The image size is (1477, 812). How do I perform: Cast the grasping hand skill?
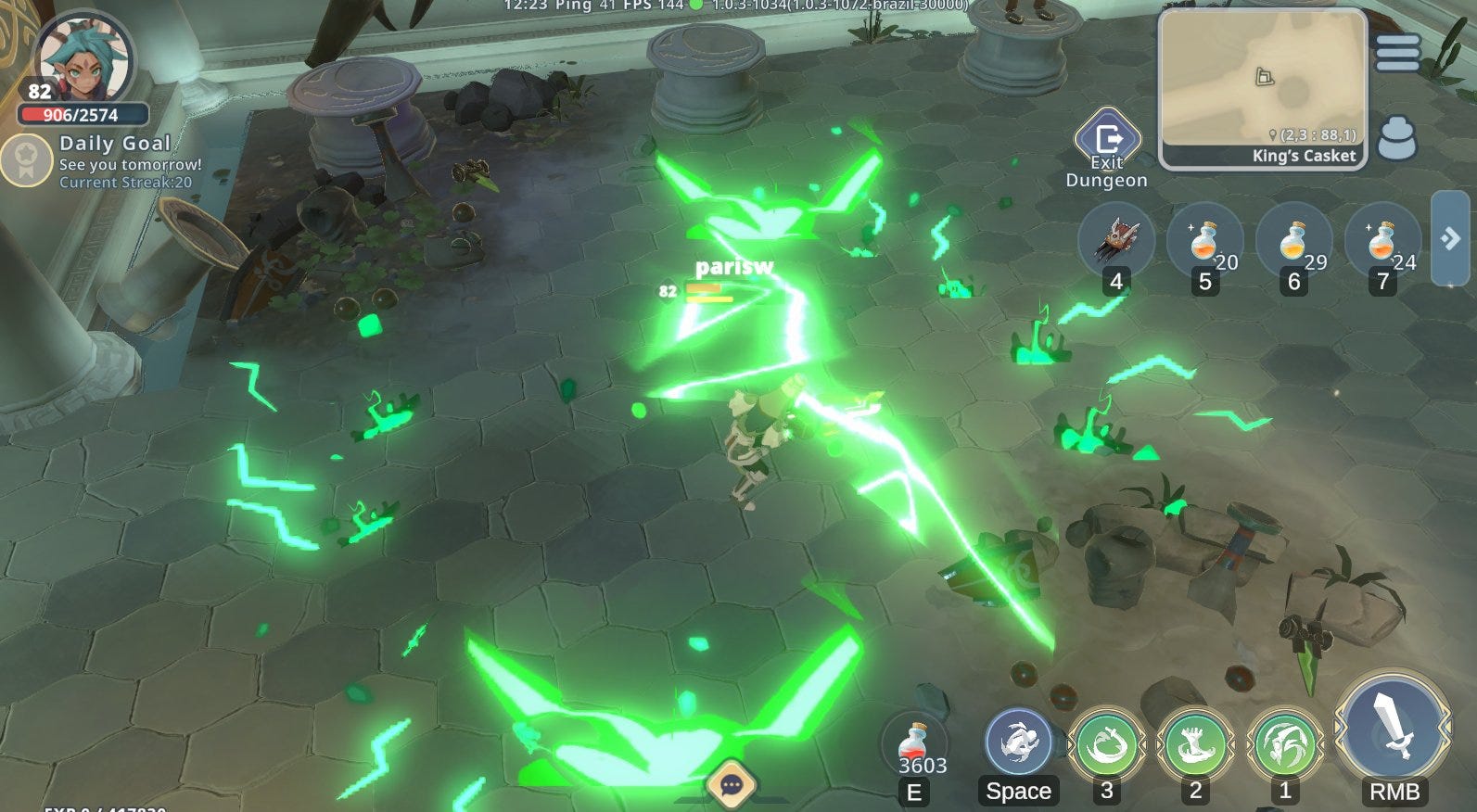pos(1195,743)
